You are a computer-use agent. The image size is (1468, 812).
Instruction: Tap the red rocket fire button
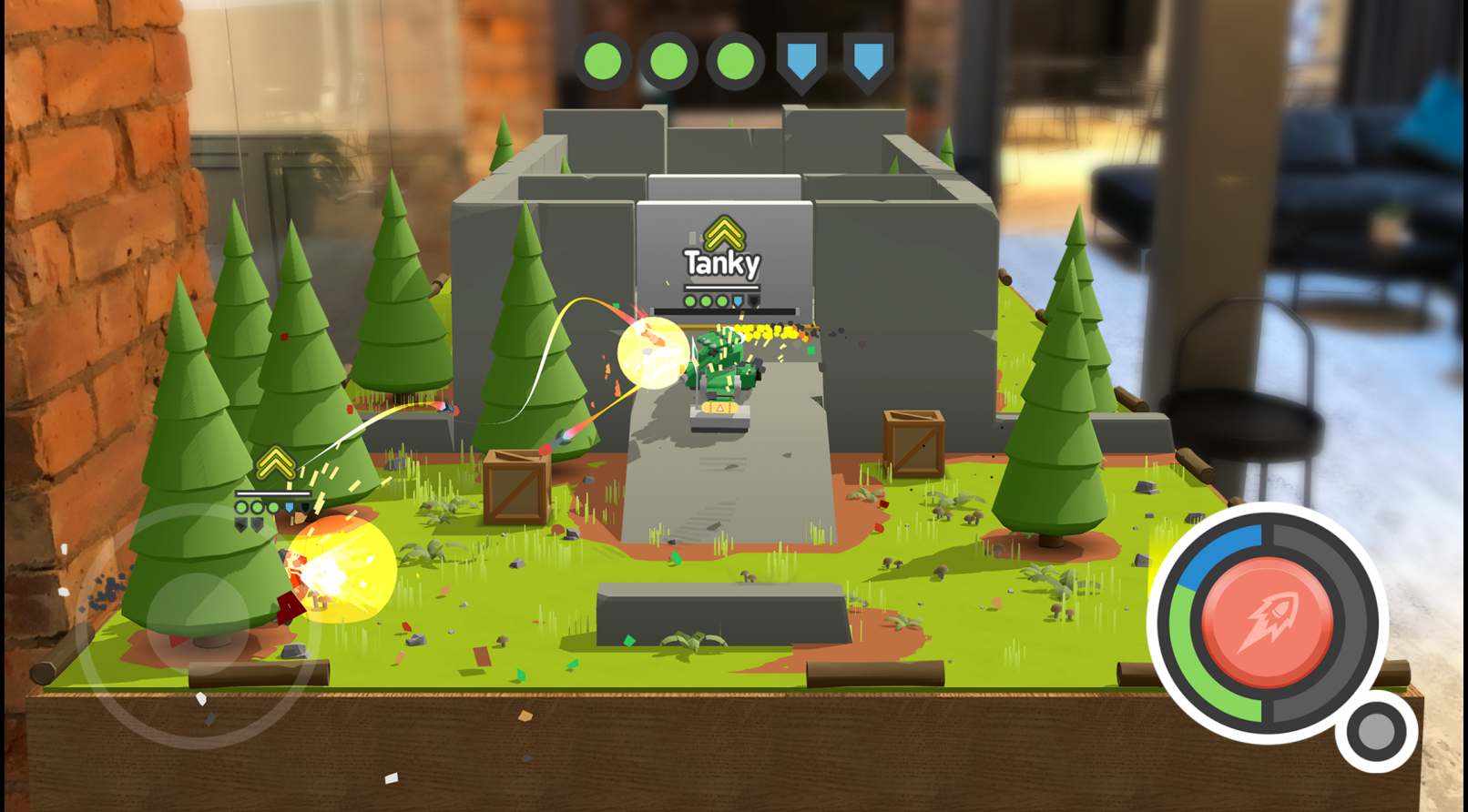click(1267, 623)
